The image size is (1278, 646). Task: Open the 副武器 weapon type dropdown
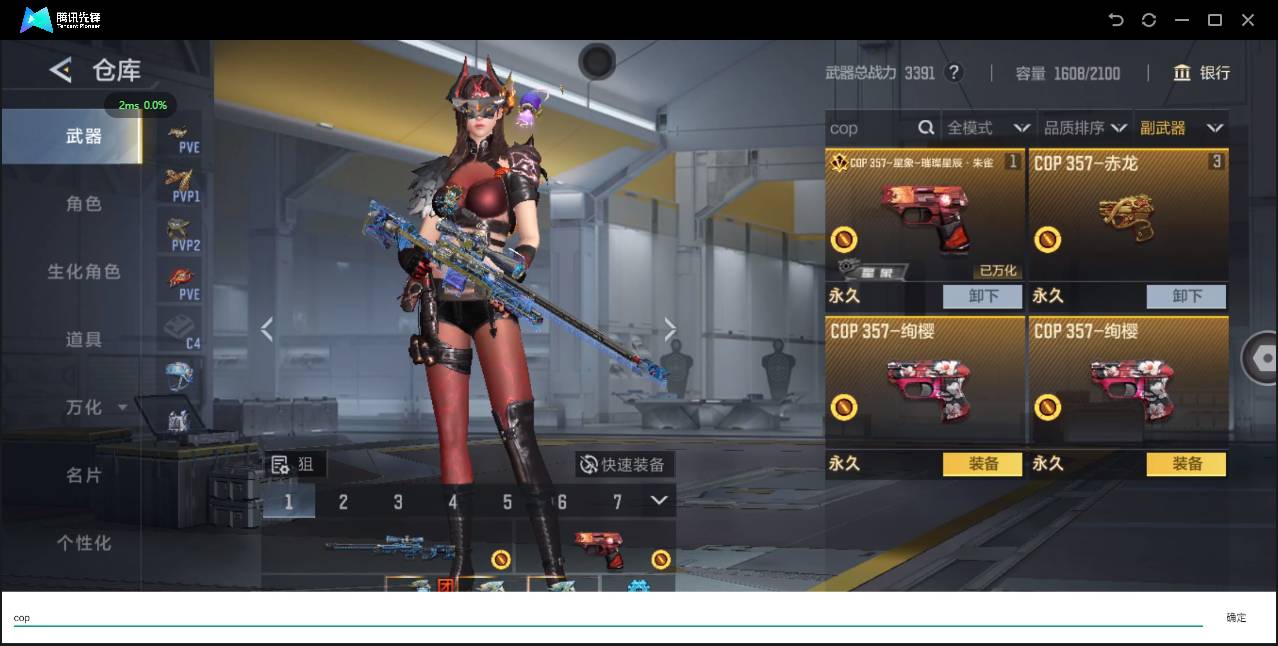click(x=1182, y=128)
